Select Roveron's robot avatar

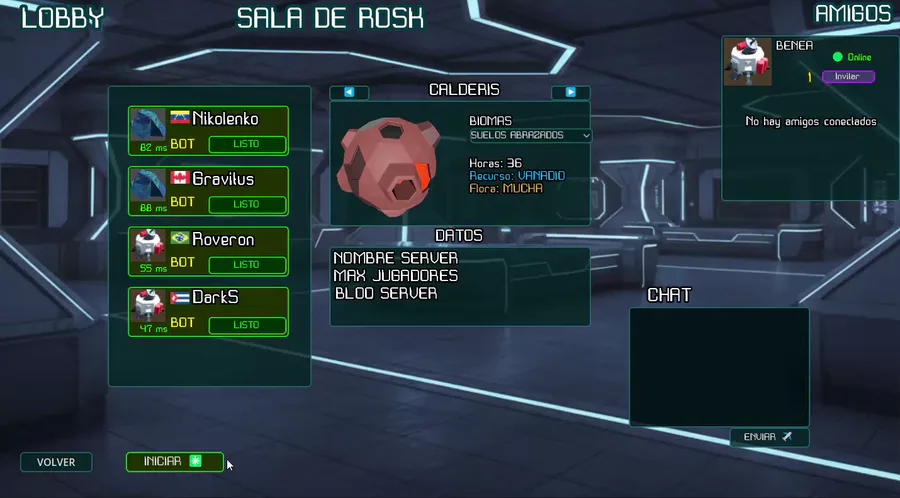pos(149,245)
